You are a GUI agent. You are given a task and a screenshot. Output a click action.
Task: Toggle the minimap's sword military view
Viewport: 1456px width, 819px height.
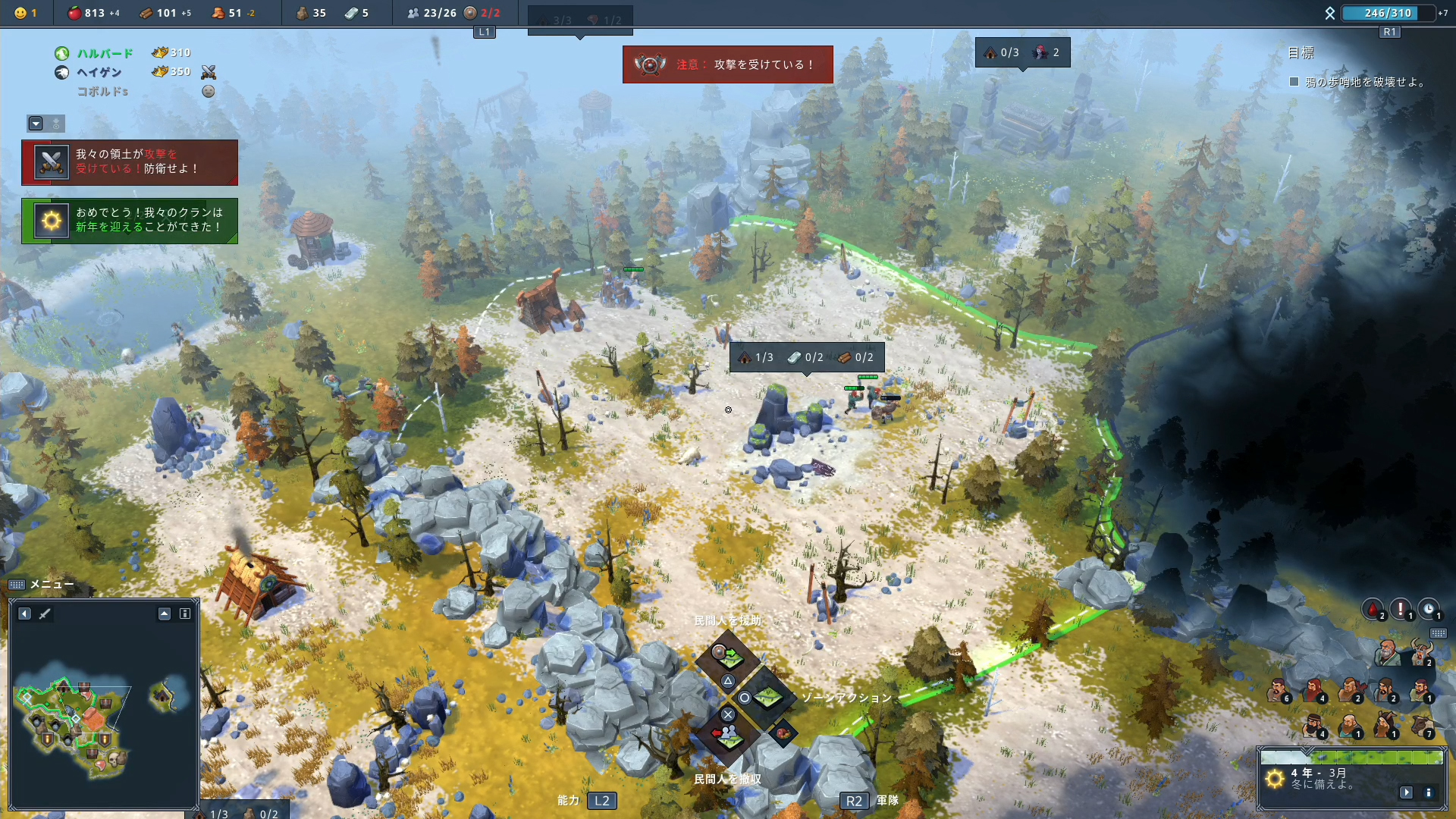point(45,613)
